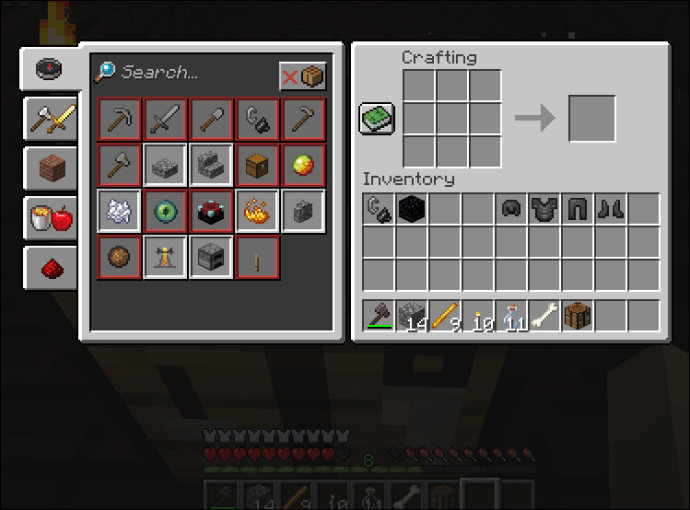Grab the bone from the hotbar row
This screenshot has height=510, width=690.
point(544,316)
